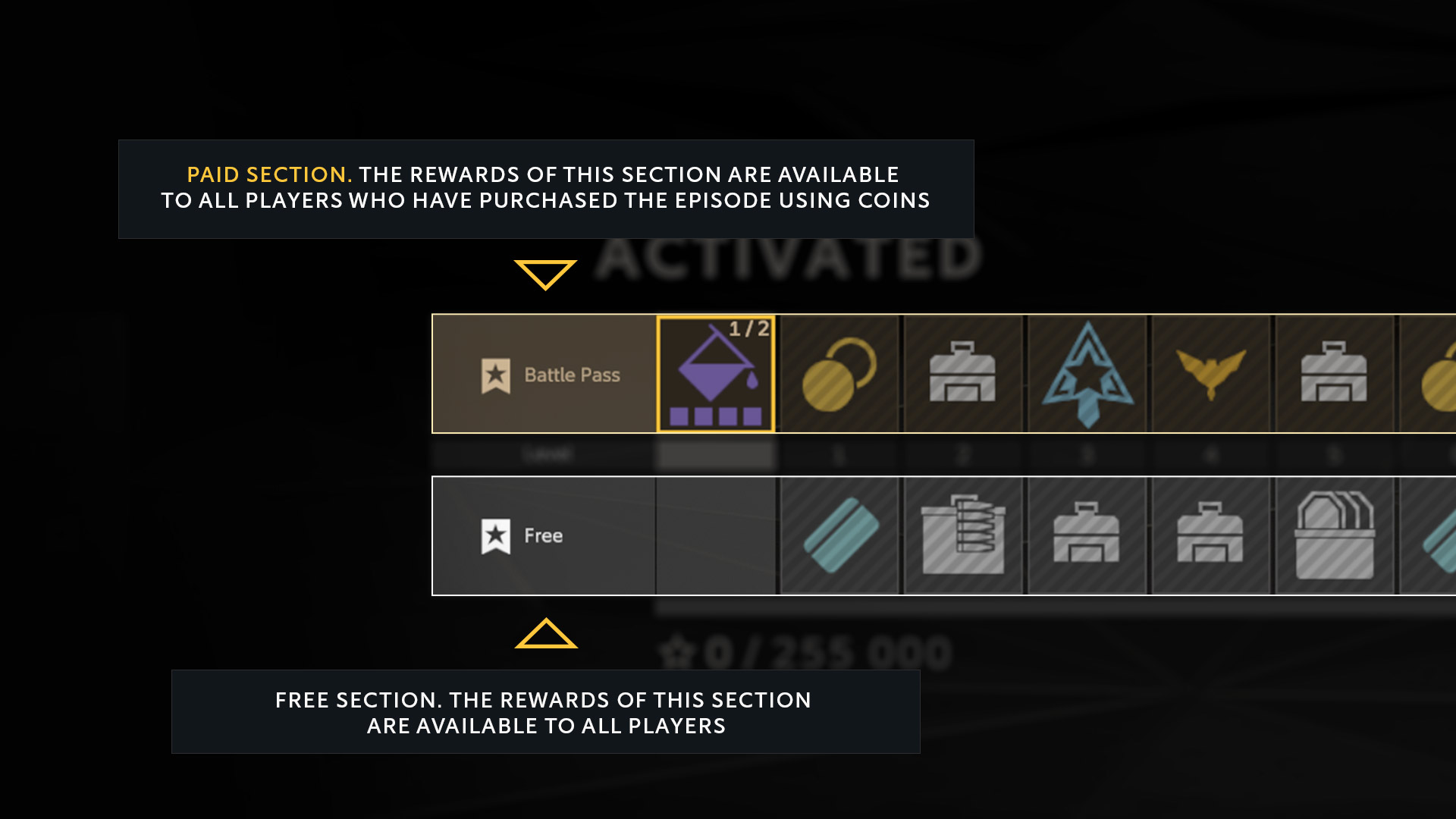Image resolution: width=1456 pixels, height=819 pixels.
Task: Select the golden eagle emblem reward
Action: (x=1210, y=375)
